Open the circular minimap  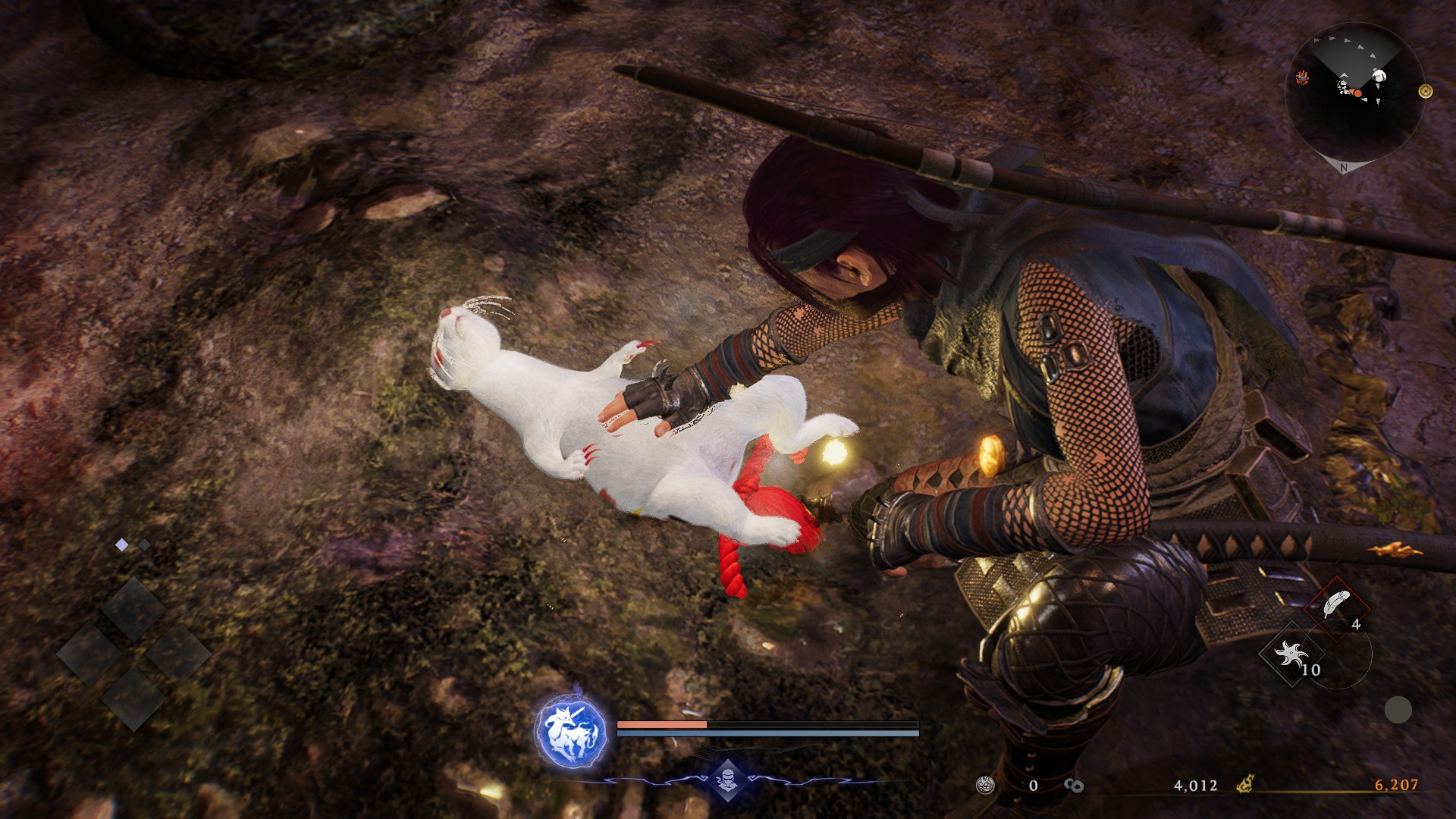[x=1354, y=93]
